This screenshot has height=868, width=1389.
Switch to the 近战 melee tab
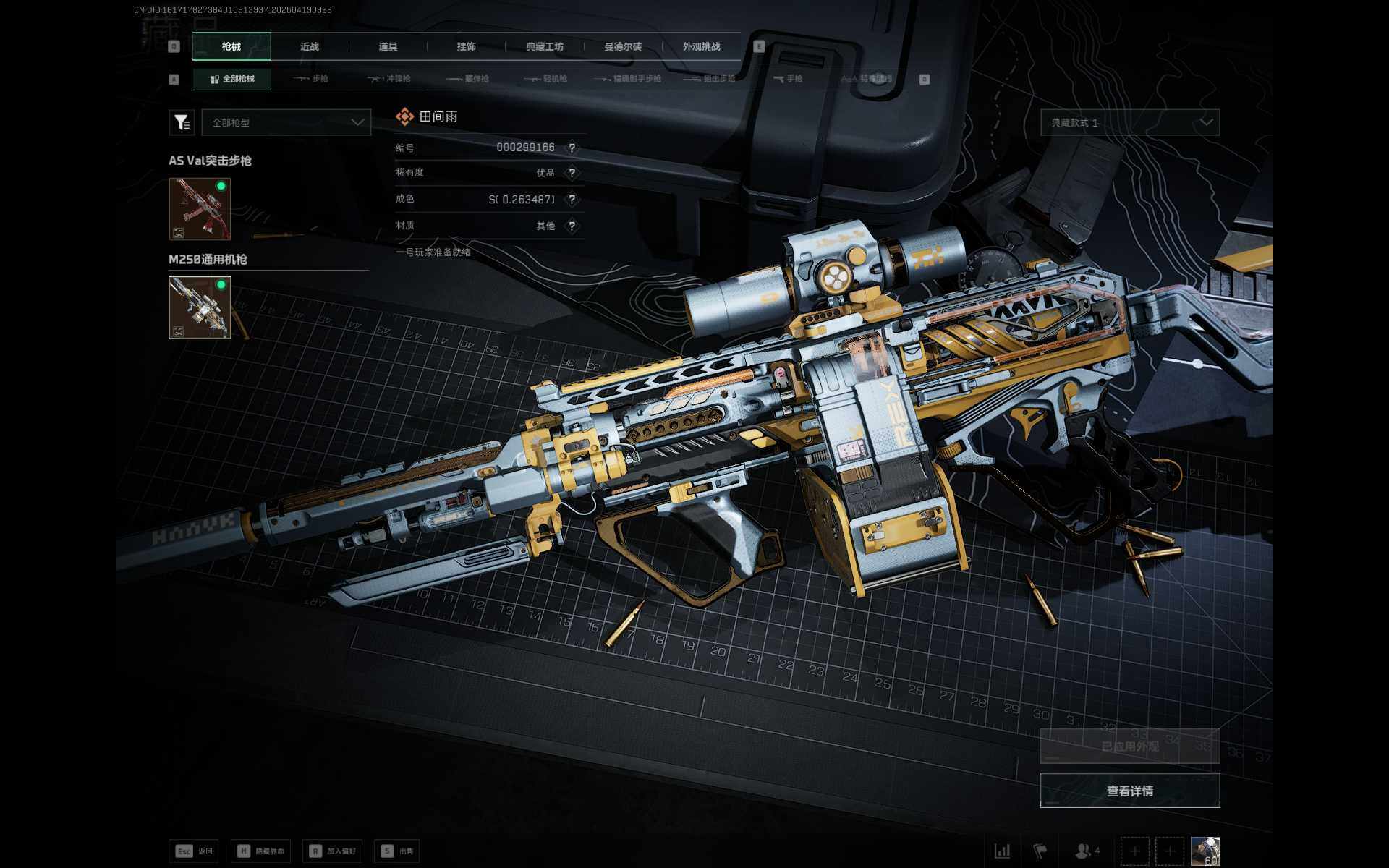[x=310, y=47]
